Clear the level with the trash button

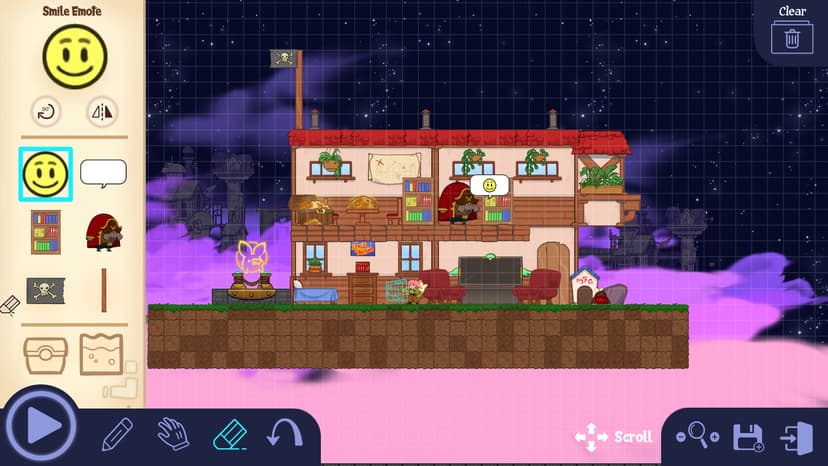pos(792,38)
